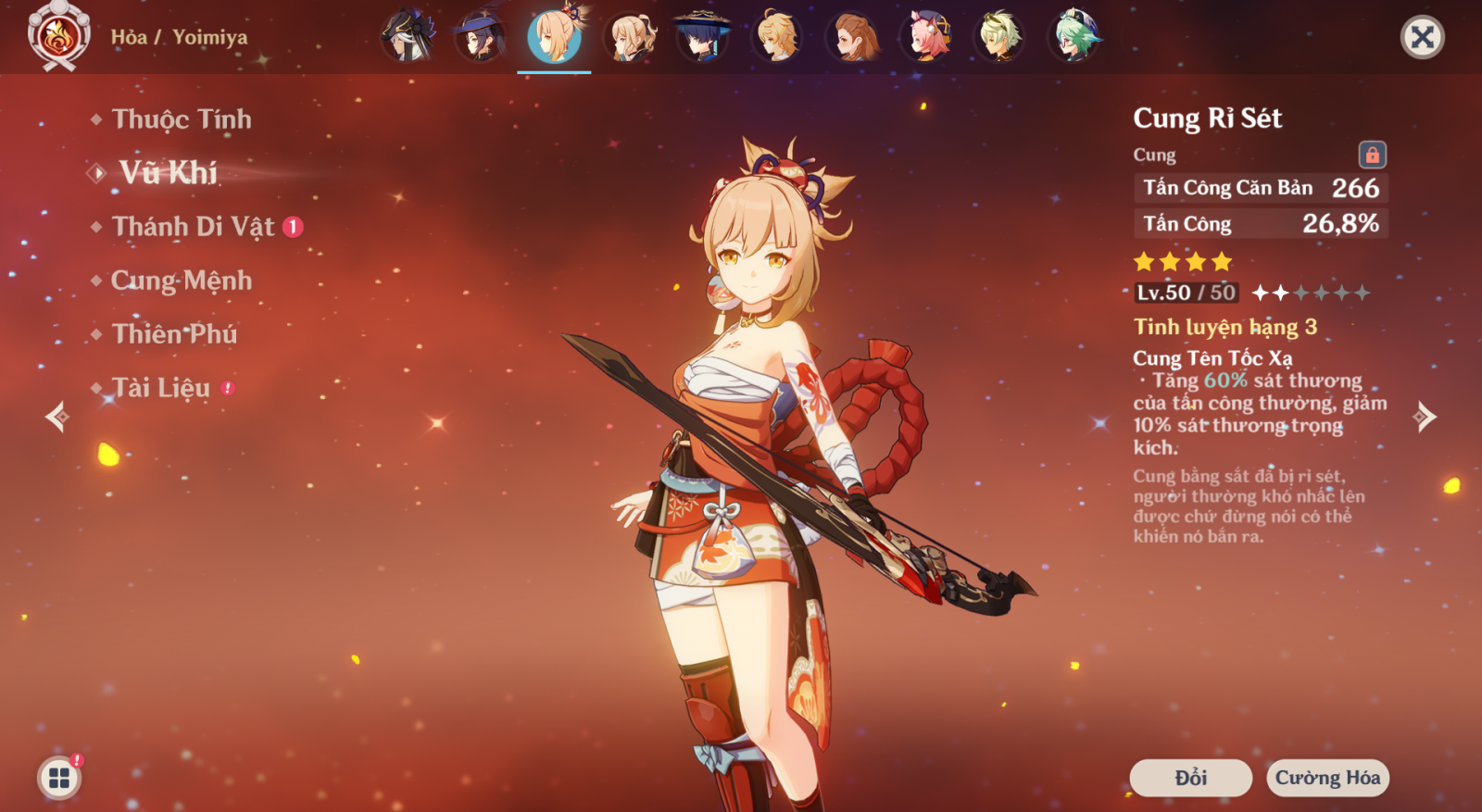Open the Thánh Di Vật artifacts menu
The width and height of the screenshot is (1482, 812).
tap(193, 227)
